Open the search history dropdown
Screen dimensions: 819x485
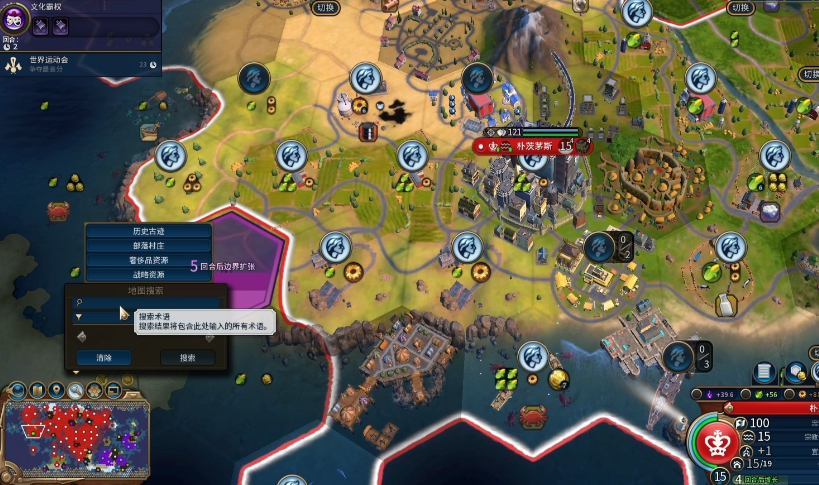[x=79, y=316]
